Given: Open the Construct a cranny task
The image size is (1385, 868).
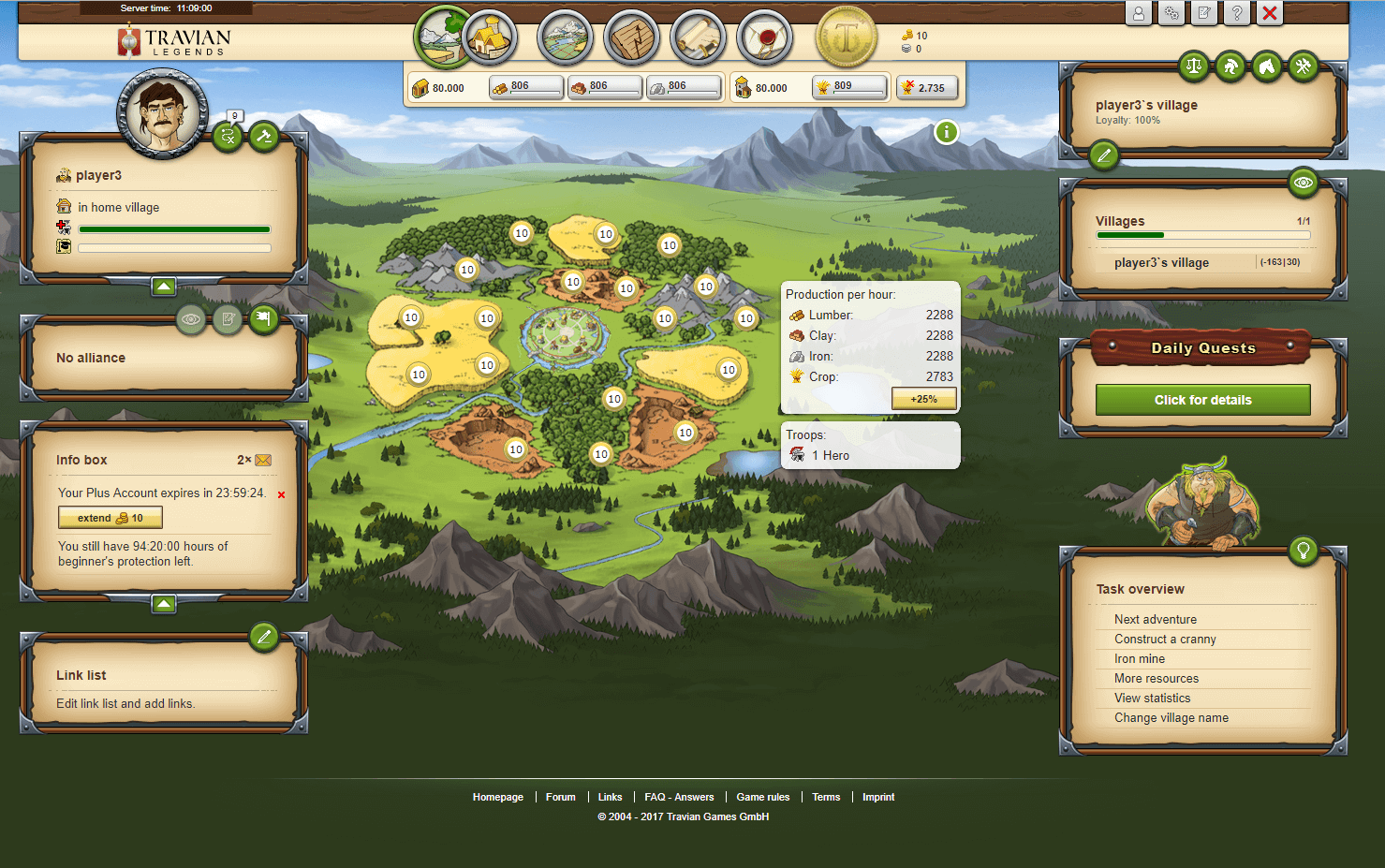Looking at the screenshot, I should [1165, 640].
